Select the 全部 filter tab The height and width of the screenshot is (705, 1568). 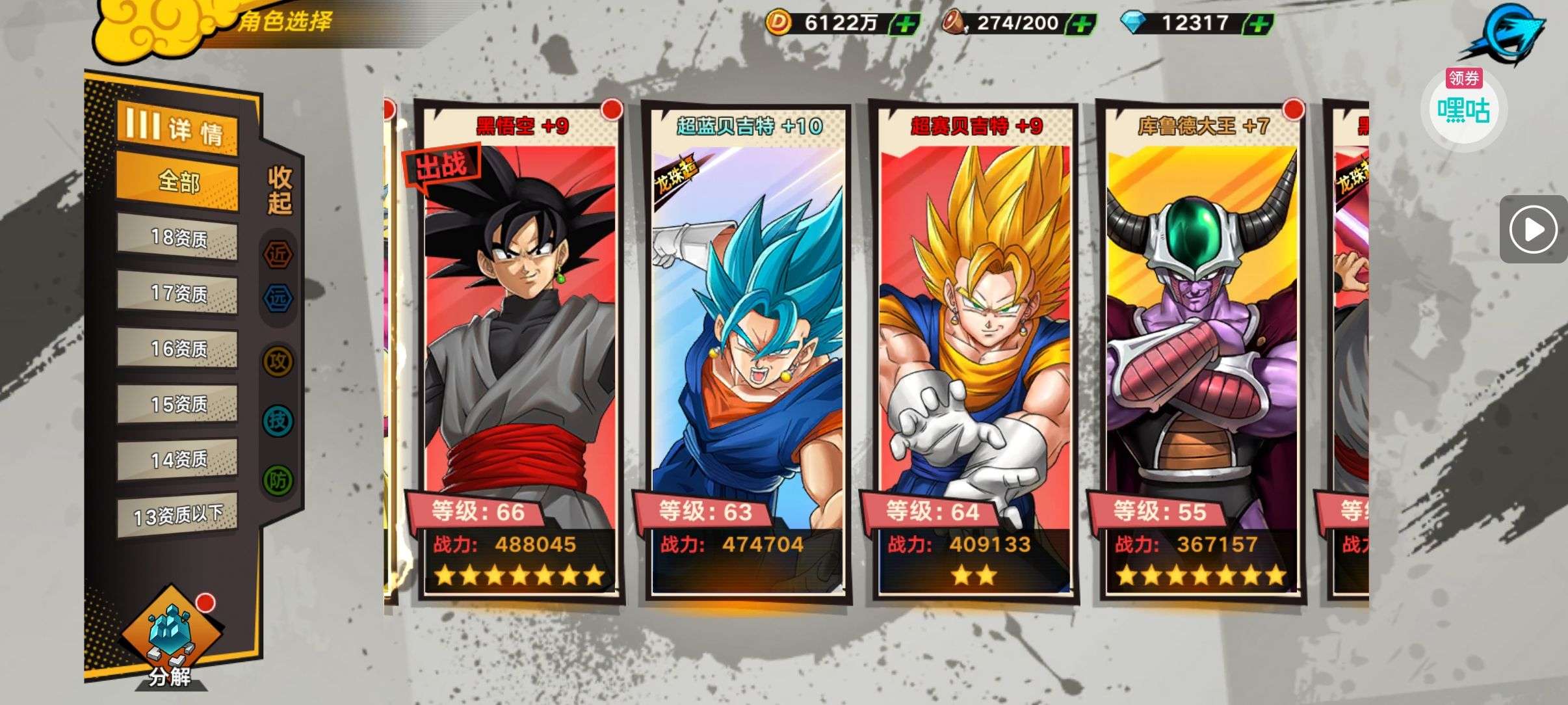coord(178,181)
